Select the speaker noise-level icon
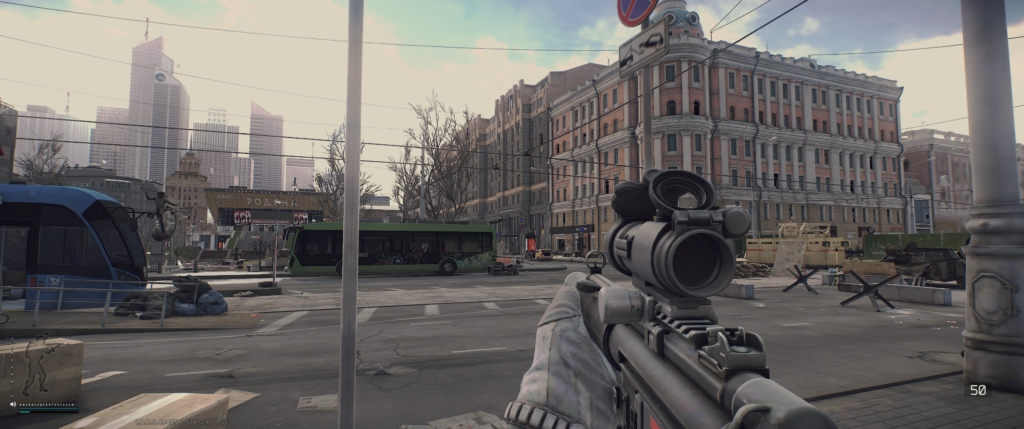This screenshot has height=429, width=1024. (12, 405)
